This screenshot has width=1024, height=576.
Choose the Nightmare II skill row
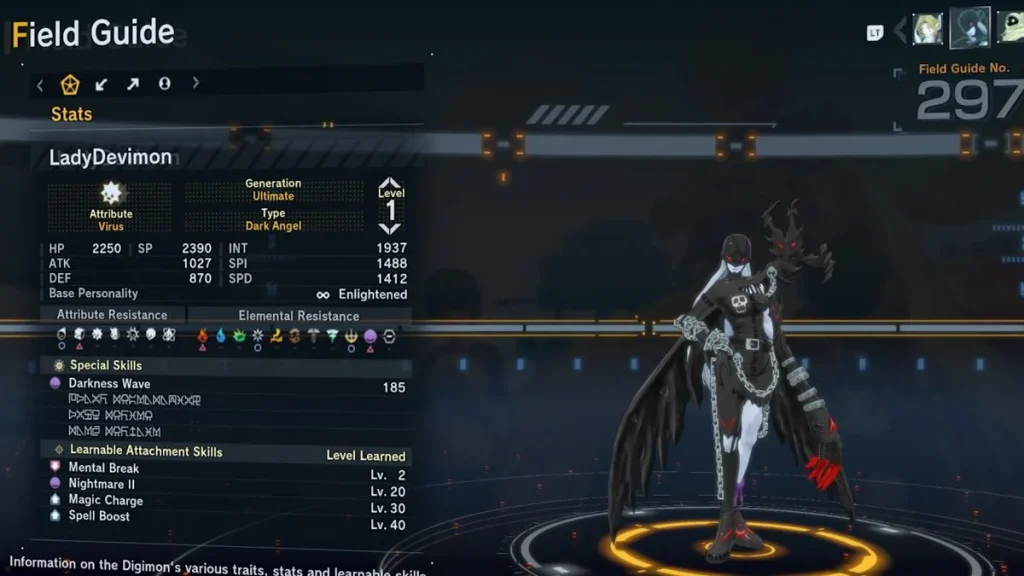tap(103, 484)
